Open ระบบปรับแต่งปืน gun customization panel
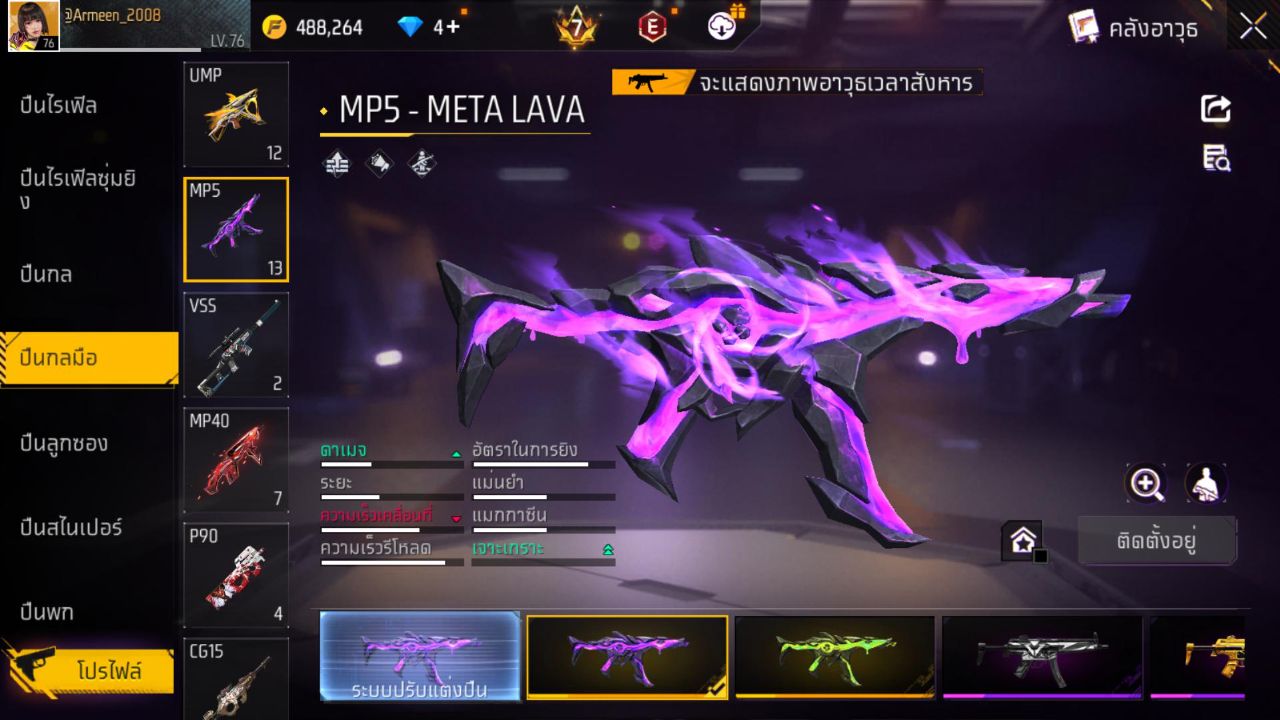Viewport: 1280px width, 720px height. [419, 658]
